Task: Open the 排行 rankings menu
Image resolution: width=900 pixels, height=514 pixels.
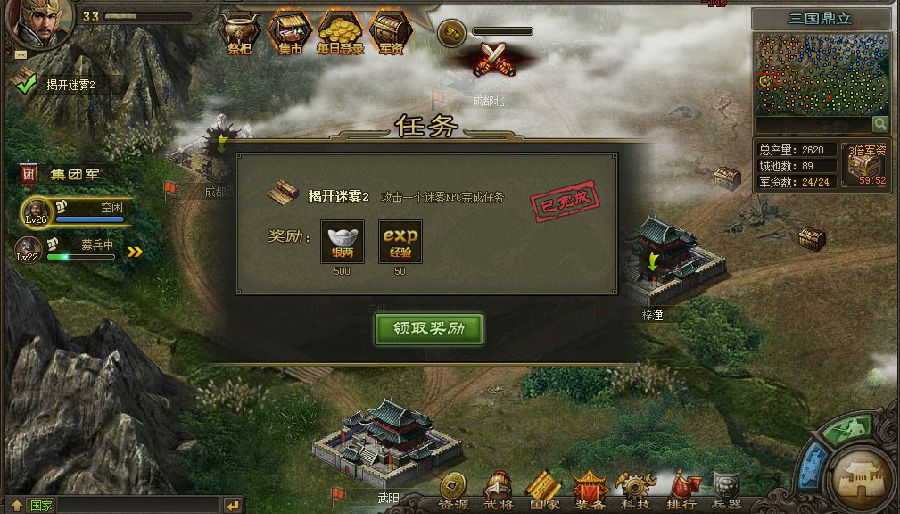Action: click(681, 490)
